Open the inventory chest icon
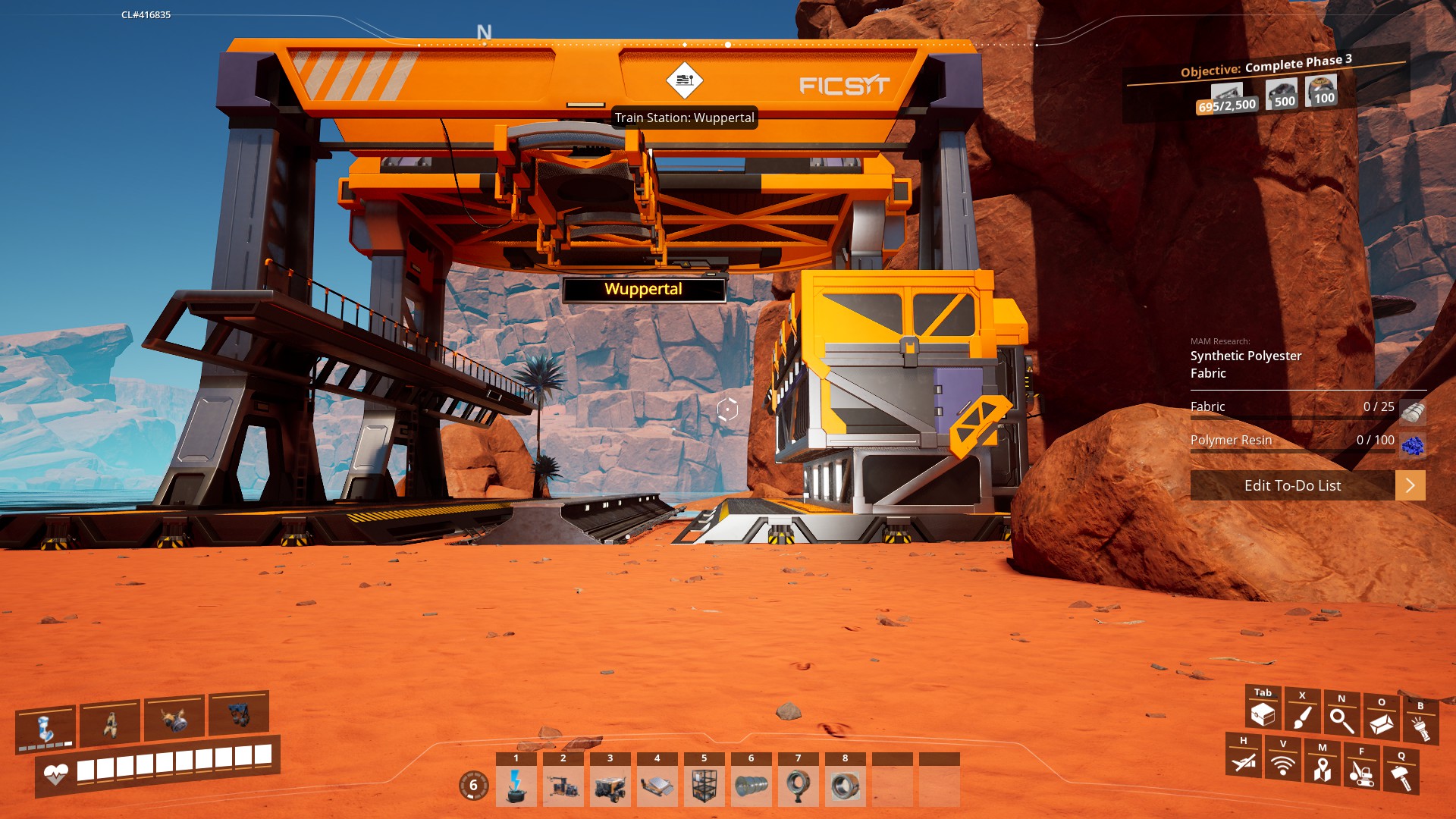This screenshot has height=819, width=1456. [1263, 713]
